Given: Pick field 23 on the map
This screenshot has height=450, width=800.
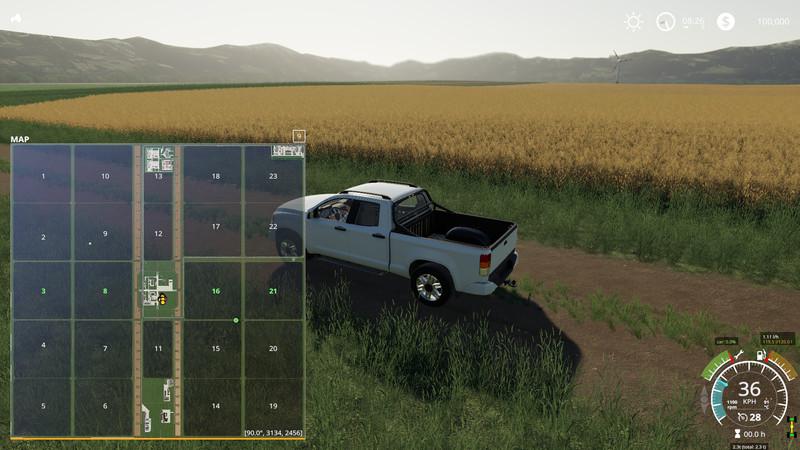Looking at the screenshot, I should pos(273,176).
